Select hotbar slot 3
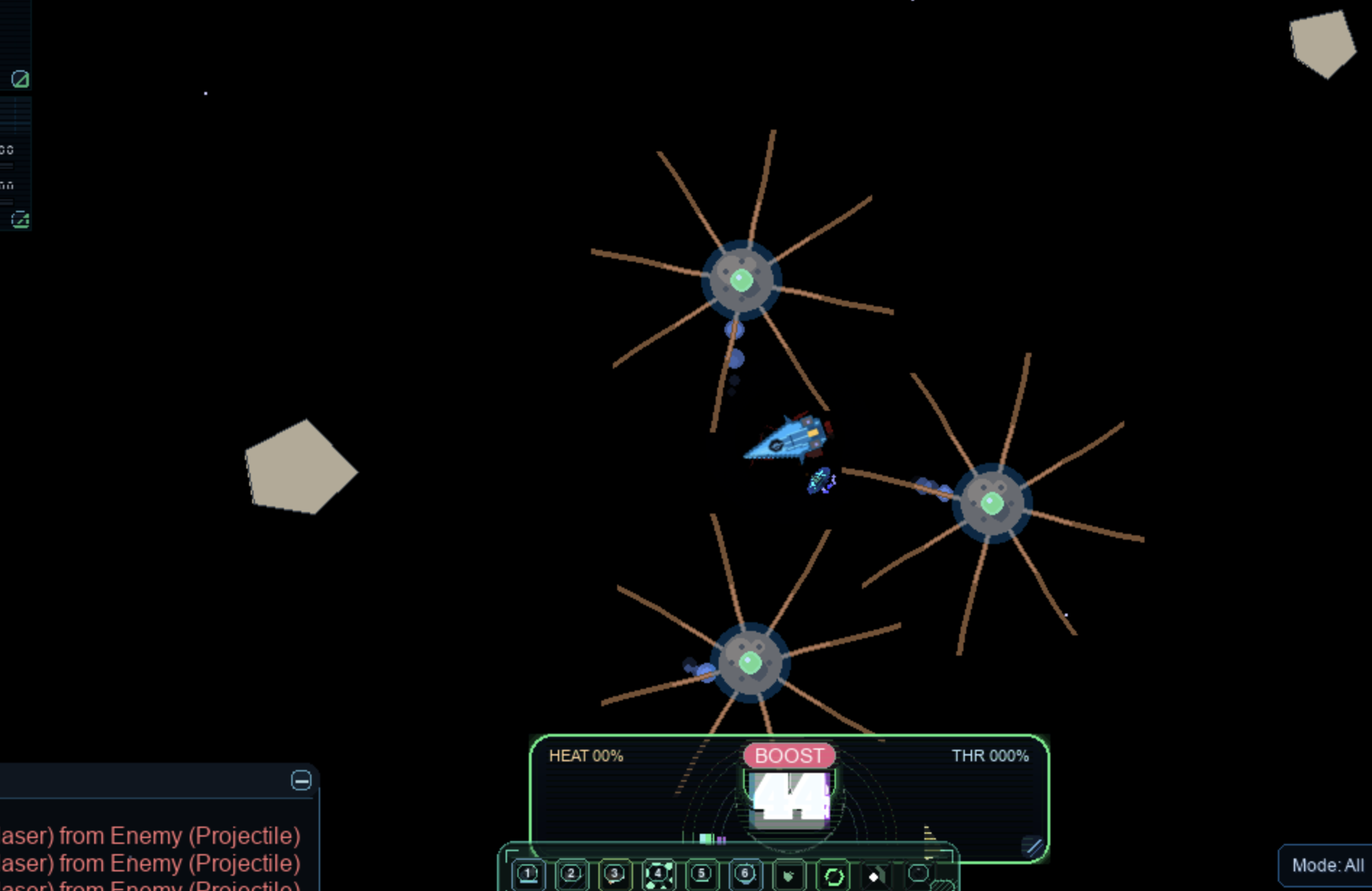 (615, 874)
